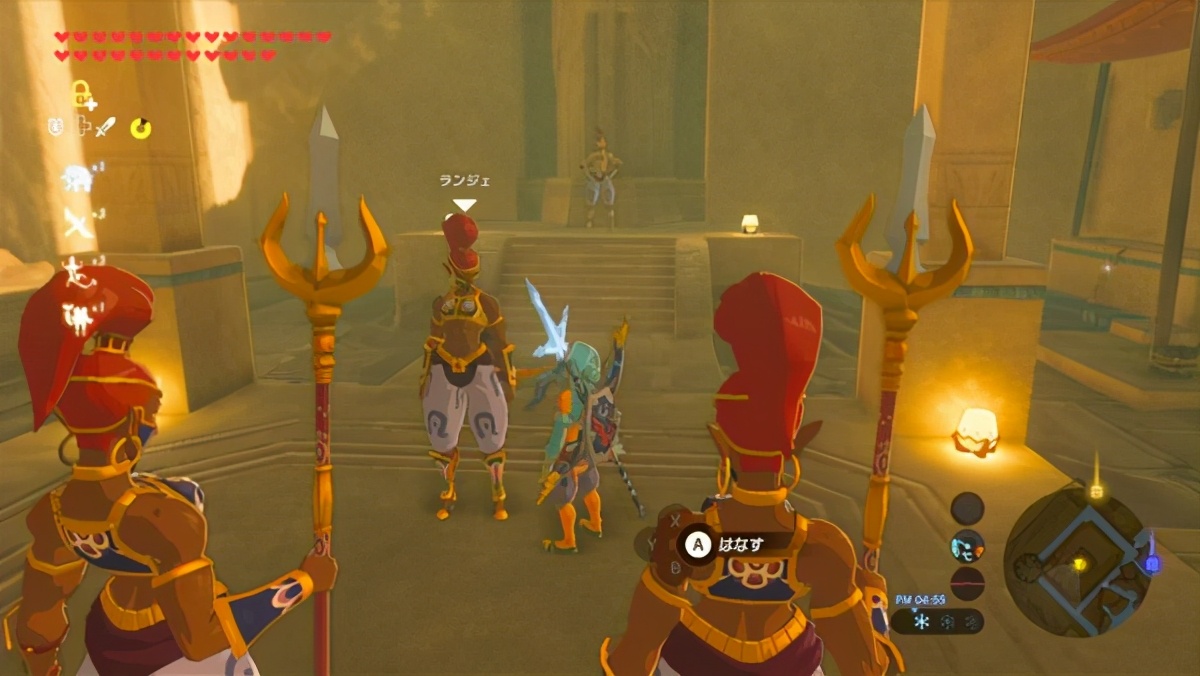This screenshot has height=676, width=1200.
Task: Click the temperature gauge circle
Action: 967,508
